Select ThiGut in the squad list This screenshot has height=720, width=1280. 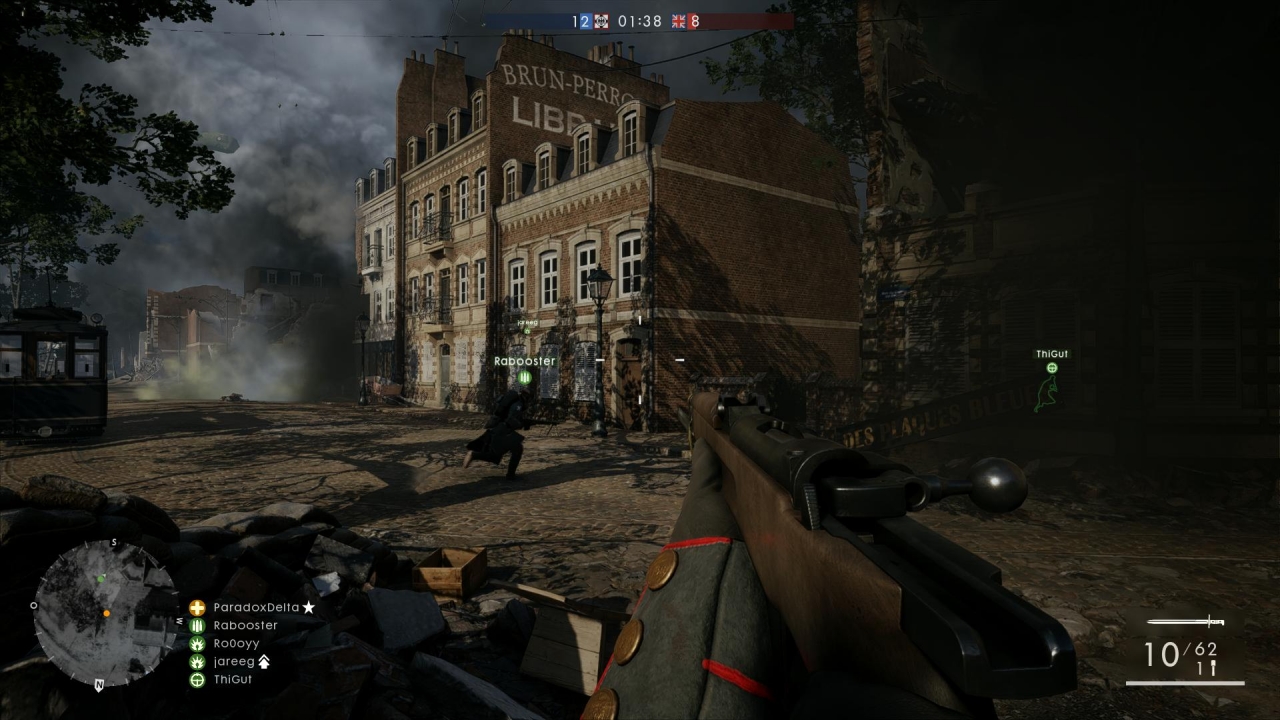pyautogui.click(x=232, y=679)
